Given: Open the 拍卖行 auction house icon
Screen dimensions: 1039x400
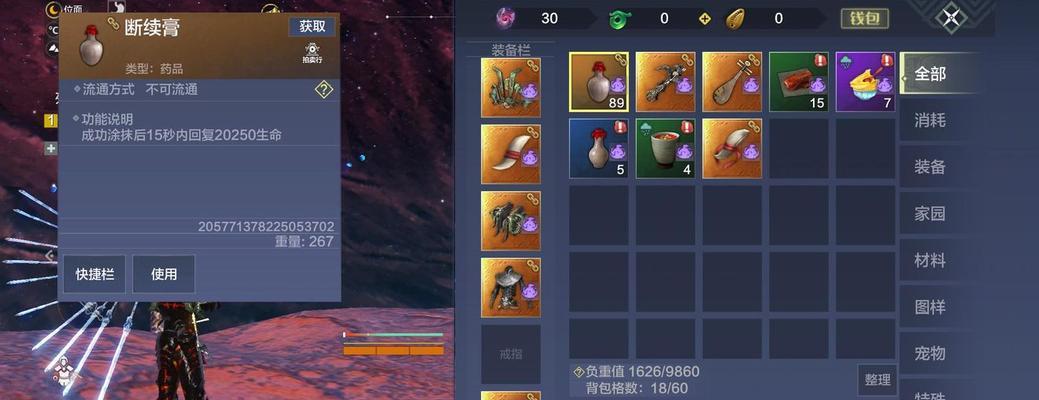Looking at the screenshot, I should 312,53.
